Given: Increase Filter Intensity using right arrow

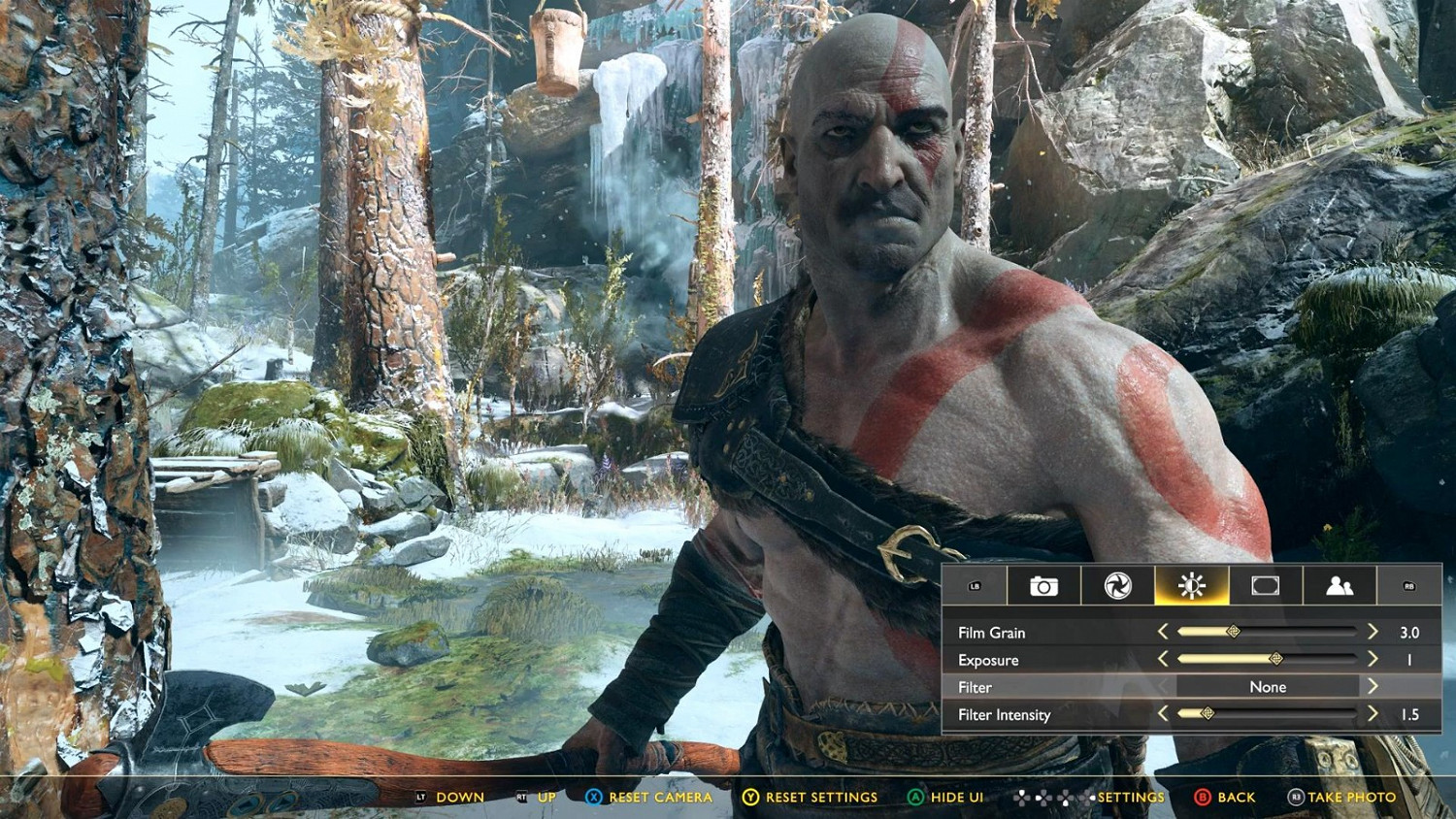Looking at the screenshot, I should pyautogui.click(x=1374, y=714).
